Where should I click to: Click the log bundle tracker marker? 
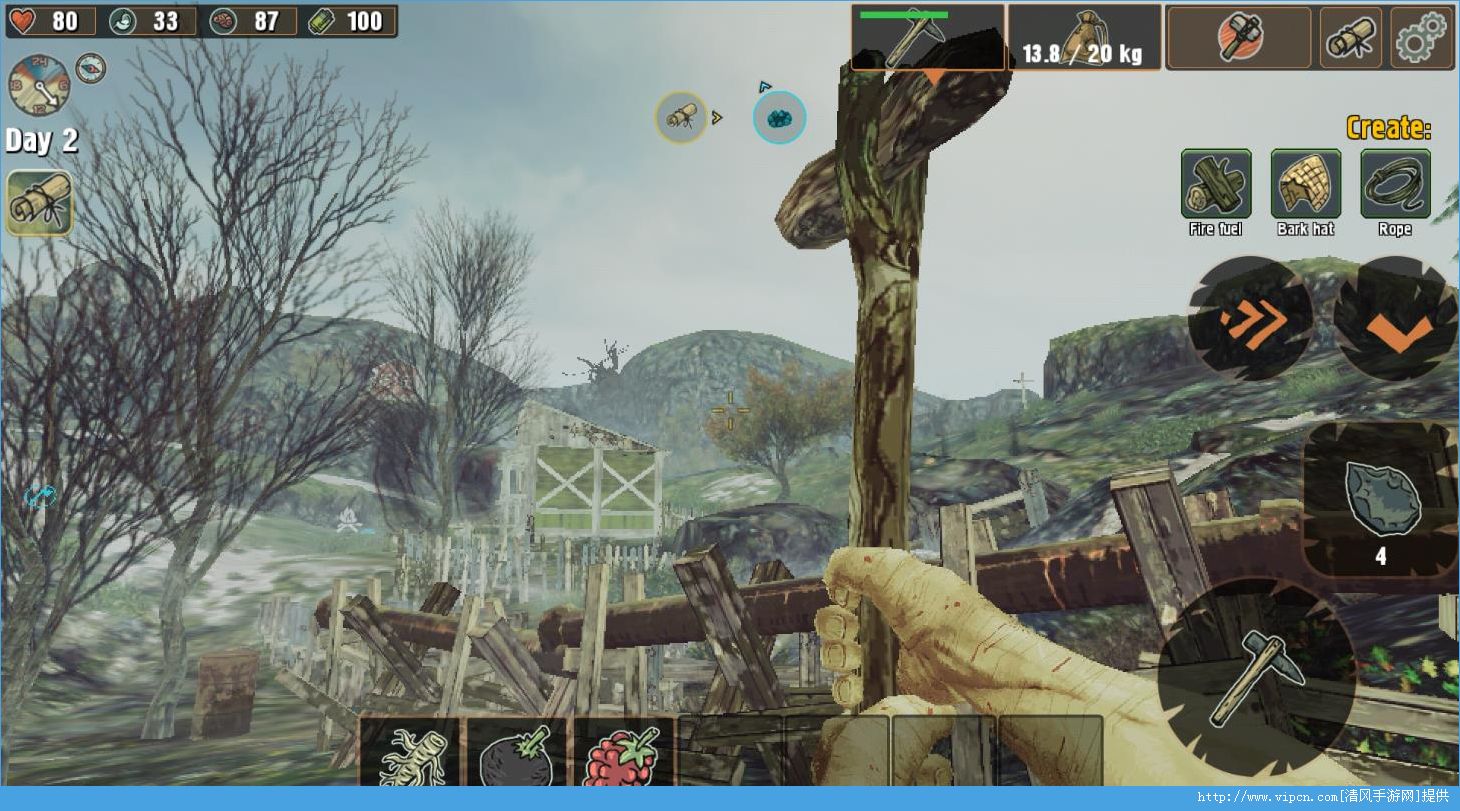tap(681, 117)
